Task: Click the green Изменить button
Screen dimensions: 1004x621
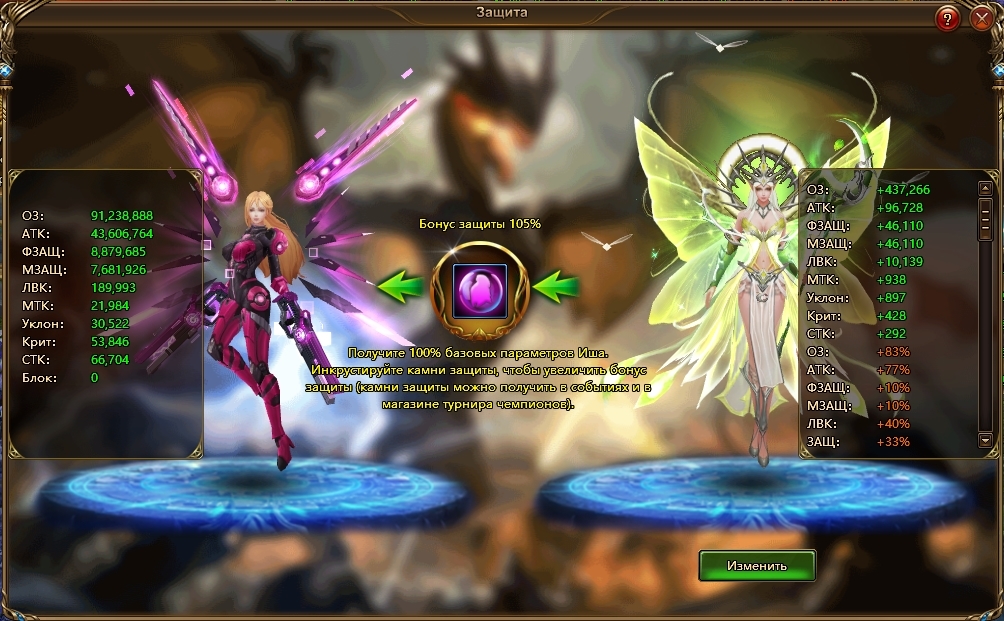Action: (757, 565)
